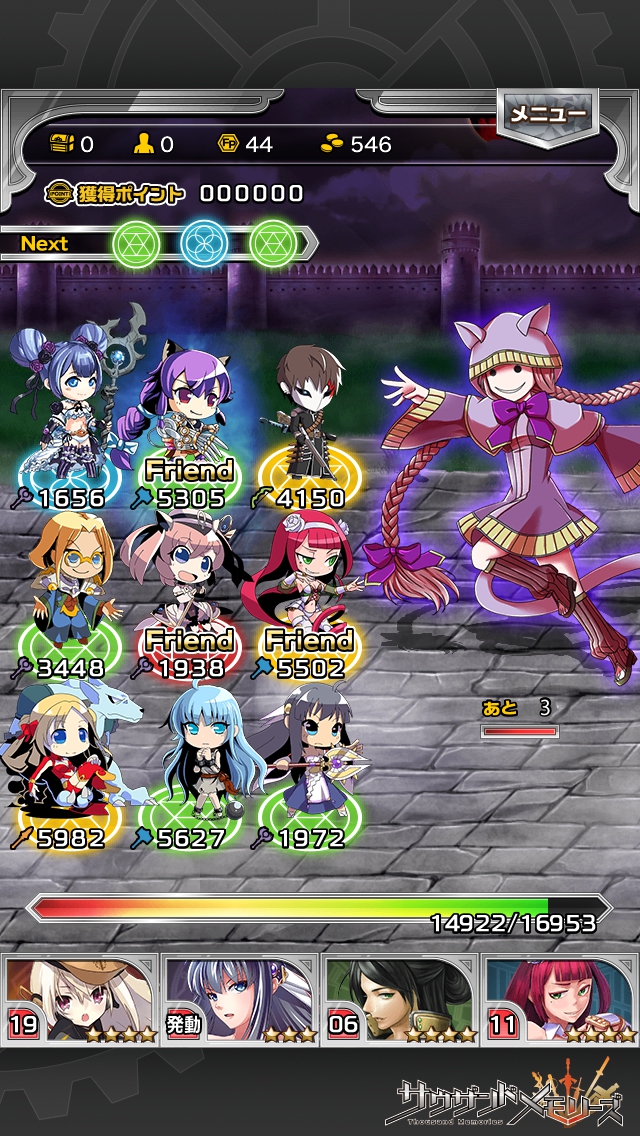Activate the 発動 skill portrait
The width and height of the screenshot is (640, 1136).
pos(240,999)
